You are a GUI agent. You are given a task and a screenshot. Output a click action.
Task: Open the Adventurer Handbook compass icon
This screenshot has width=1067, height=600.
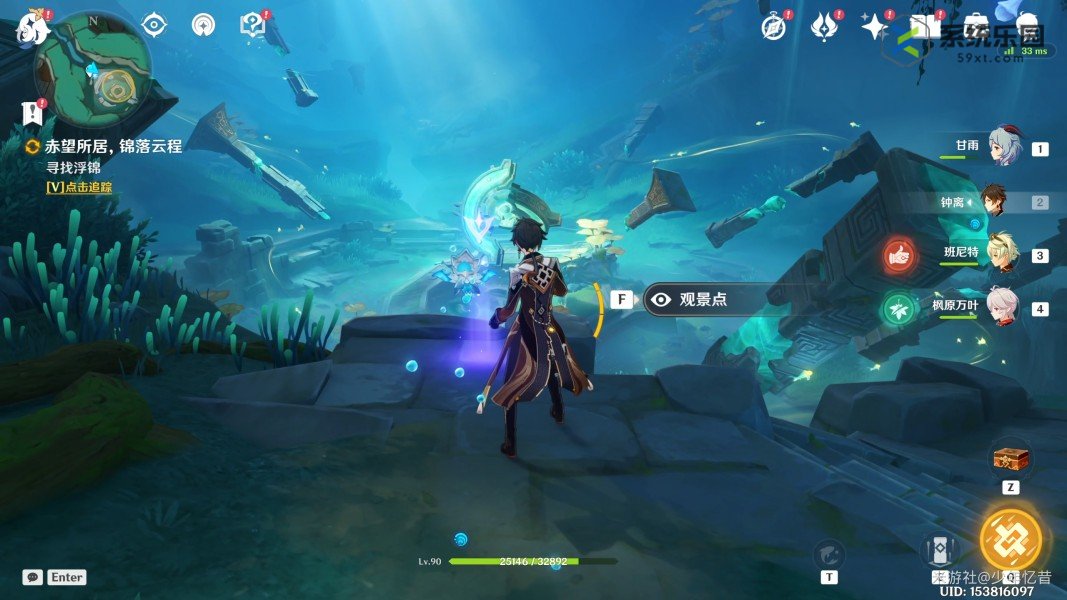(x=773, y=27)
